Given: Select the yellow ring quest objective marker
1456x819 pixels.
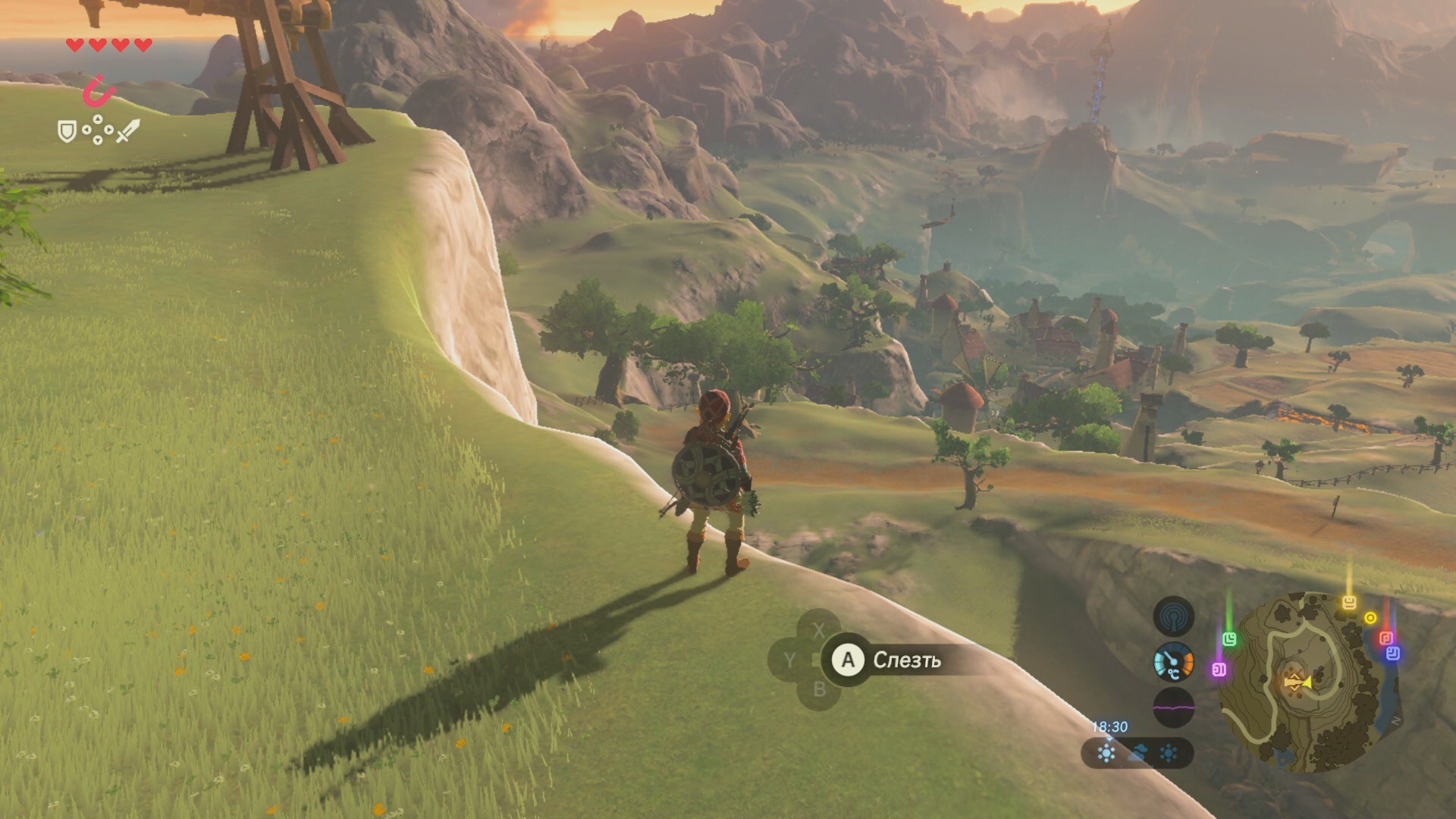Looking at the screenshot, I should click(1370, 618).
